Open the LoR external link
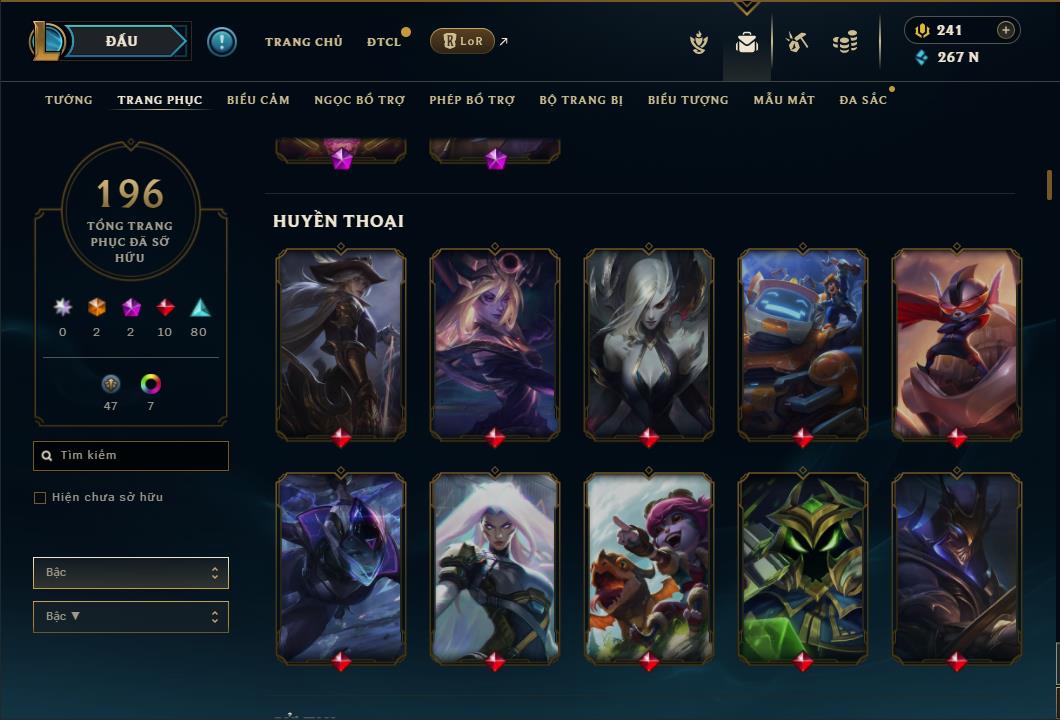The height and width of the screenshot is (720, 1060). tap(462, 41)
